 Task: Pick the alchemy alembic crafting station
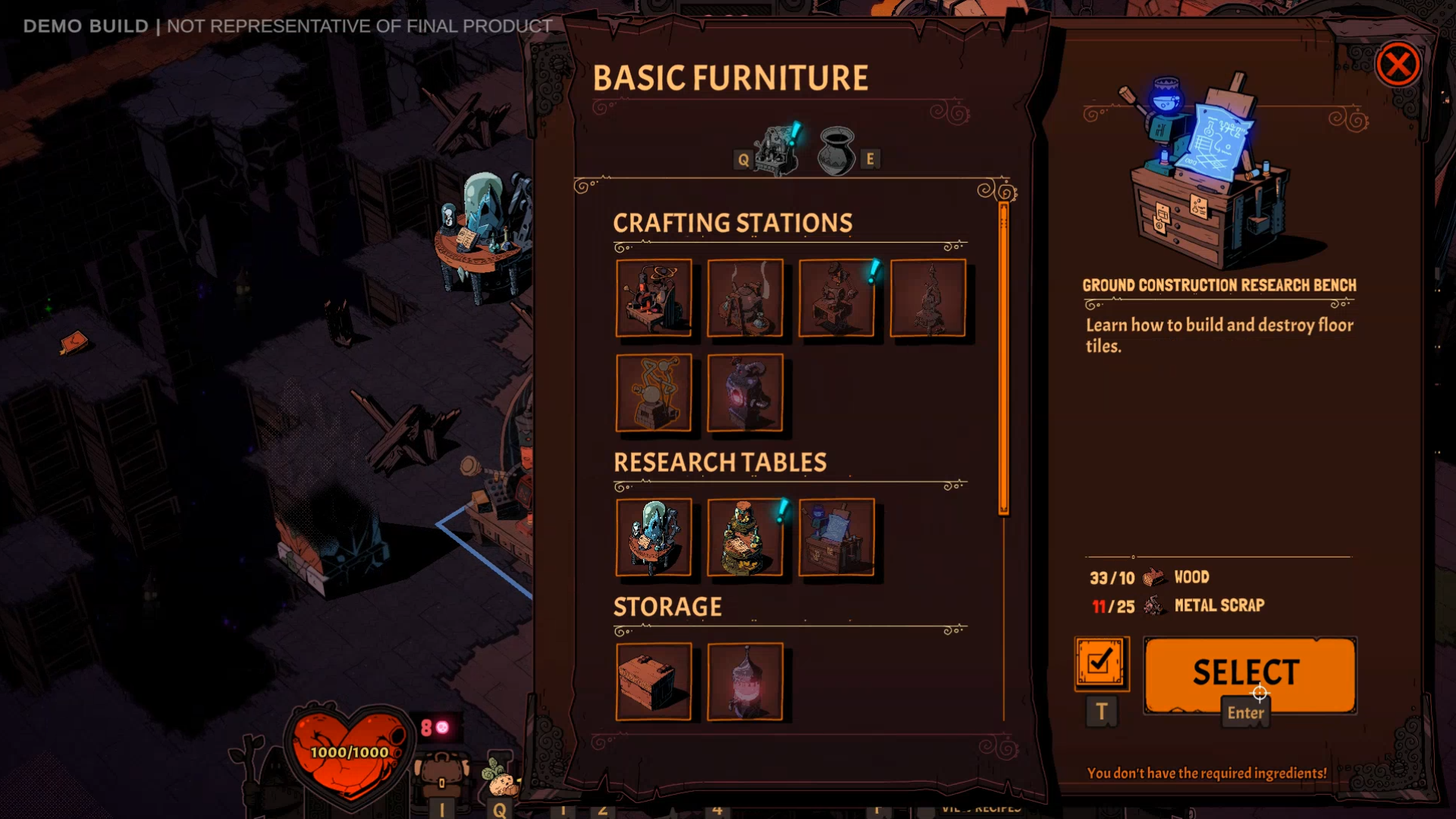655,392
